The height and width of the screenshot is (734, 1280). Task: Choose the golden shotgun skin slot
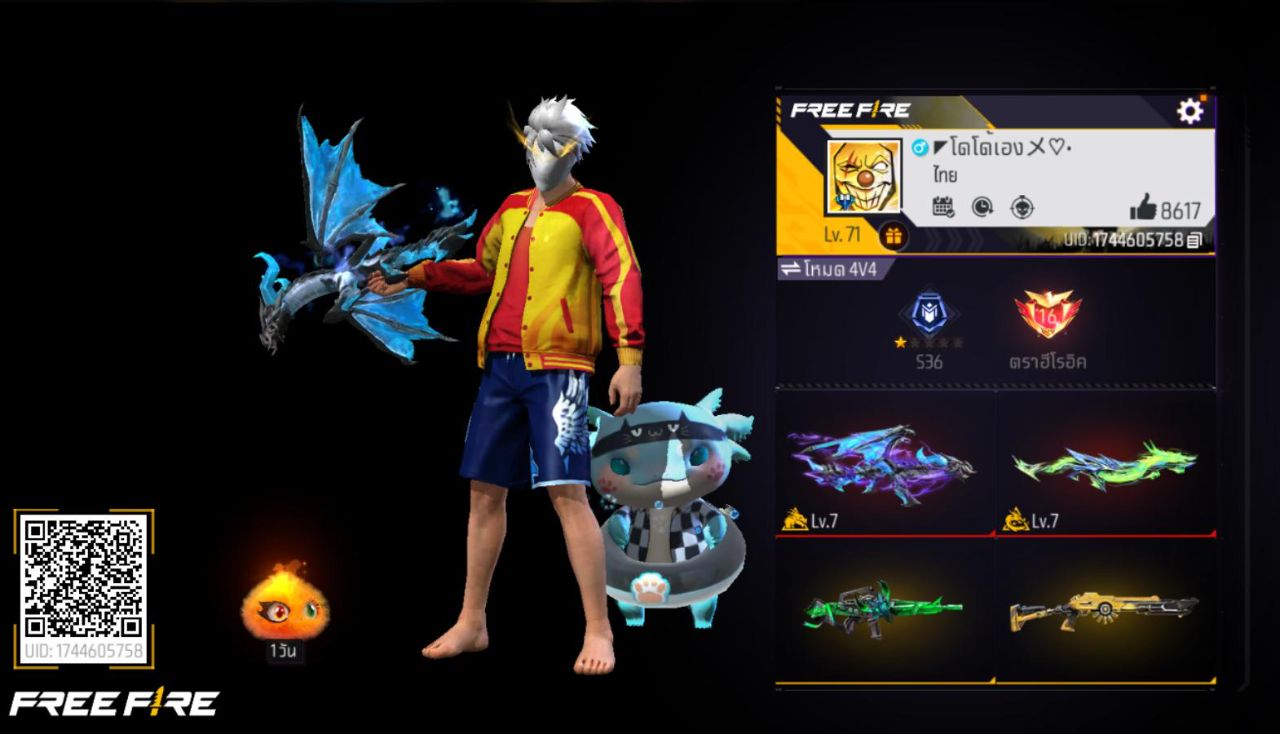[1105, 607]
